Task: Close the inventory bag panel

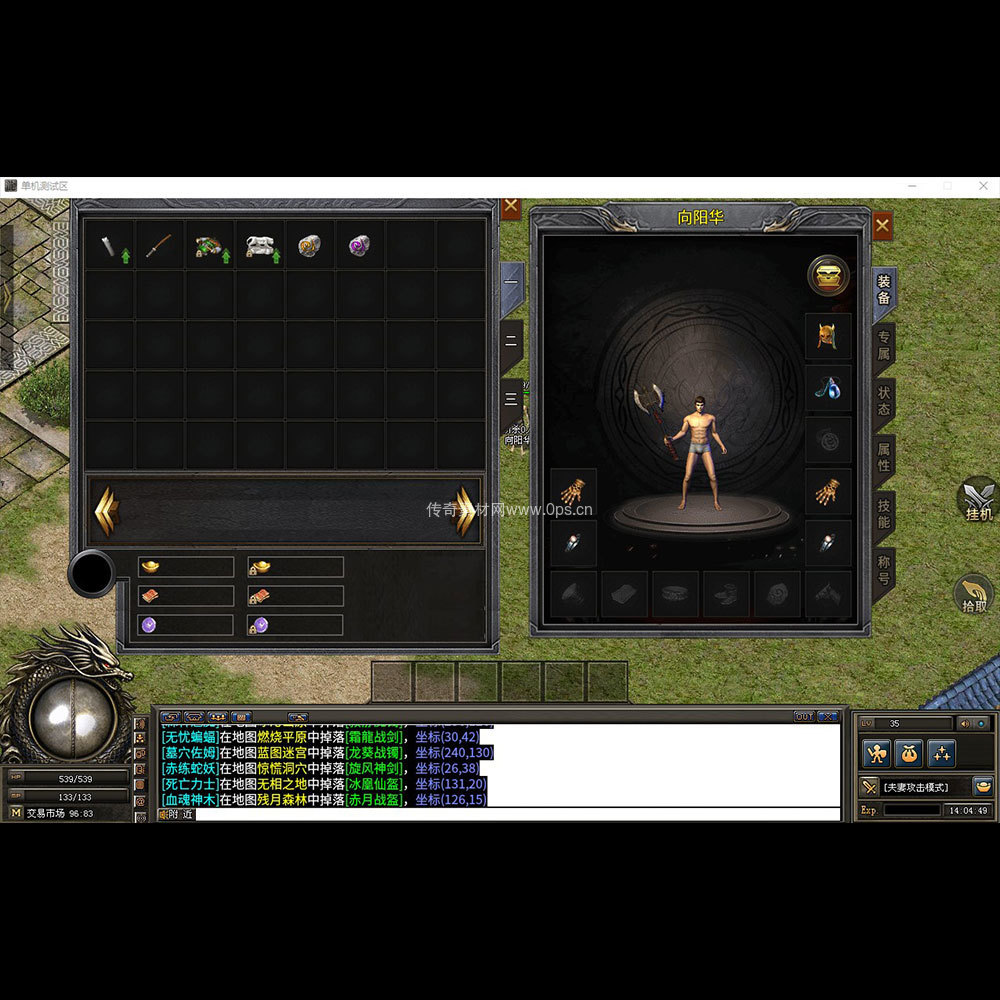Action: pos(511,207)
